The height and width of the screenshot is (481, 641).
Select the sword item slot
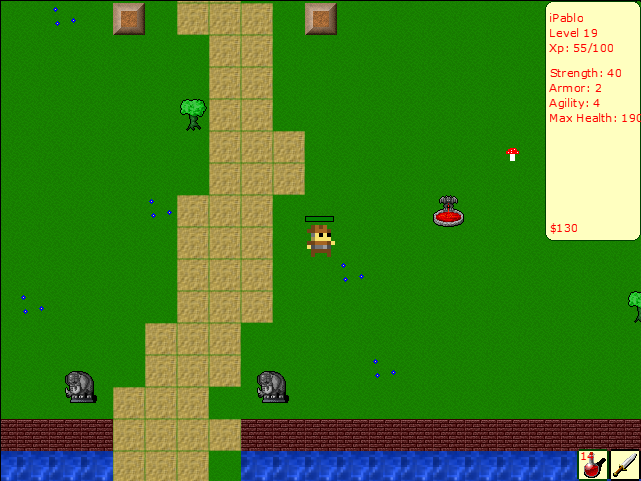[x=625, y=465]
